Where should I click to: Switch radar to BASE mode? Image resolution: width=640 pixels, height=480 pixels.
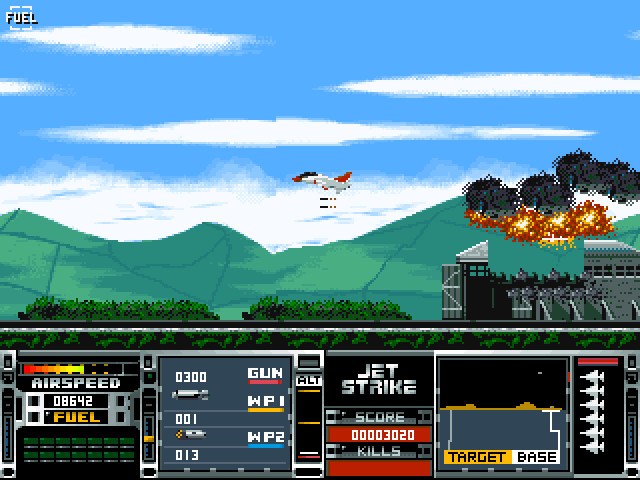[536, 457]
